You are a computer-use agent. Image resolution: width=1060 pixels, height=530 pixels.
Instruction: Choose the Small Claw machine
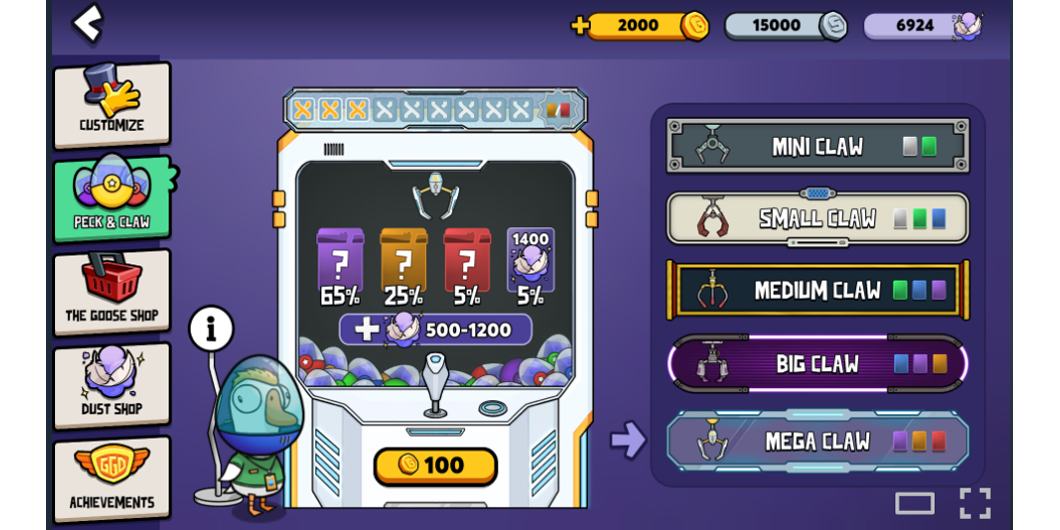817,218
